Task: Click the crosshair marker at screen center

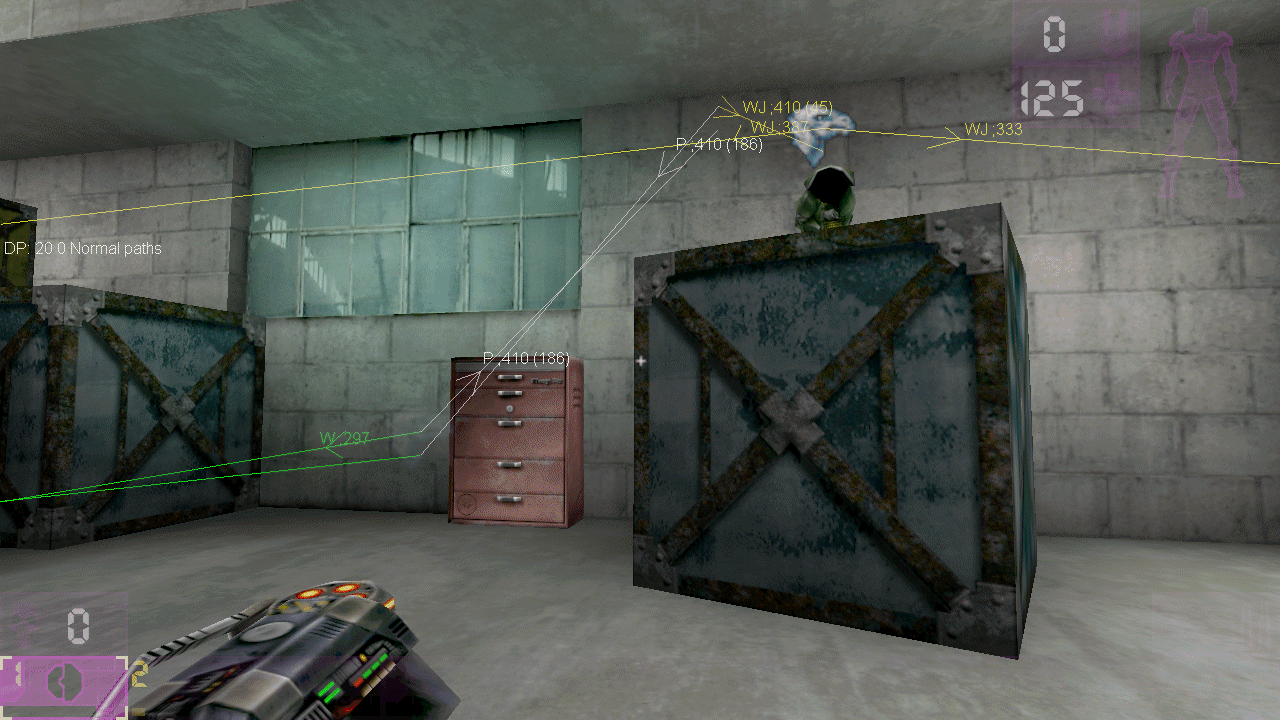Action: (640, 360)
